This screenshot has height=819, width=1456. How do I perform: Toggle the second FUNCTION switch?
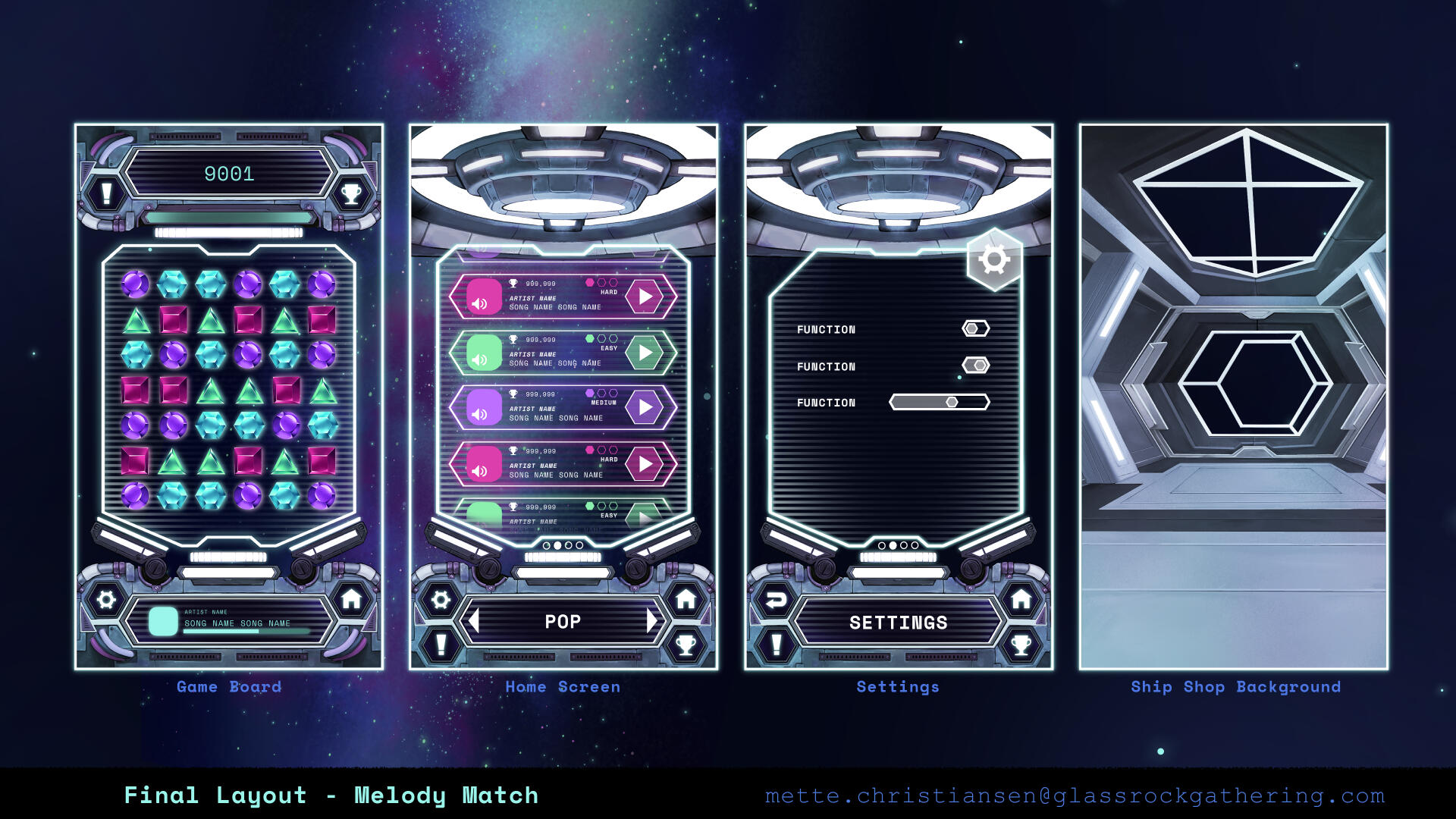click(x=974, y=366)
